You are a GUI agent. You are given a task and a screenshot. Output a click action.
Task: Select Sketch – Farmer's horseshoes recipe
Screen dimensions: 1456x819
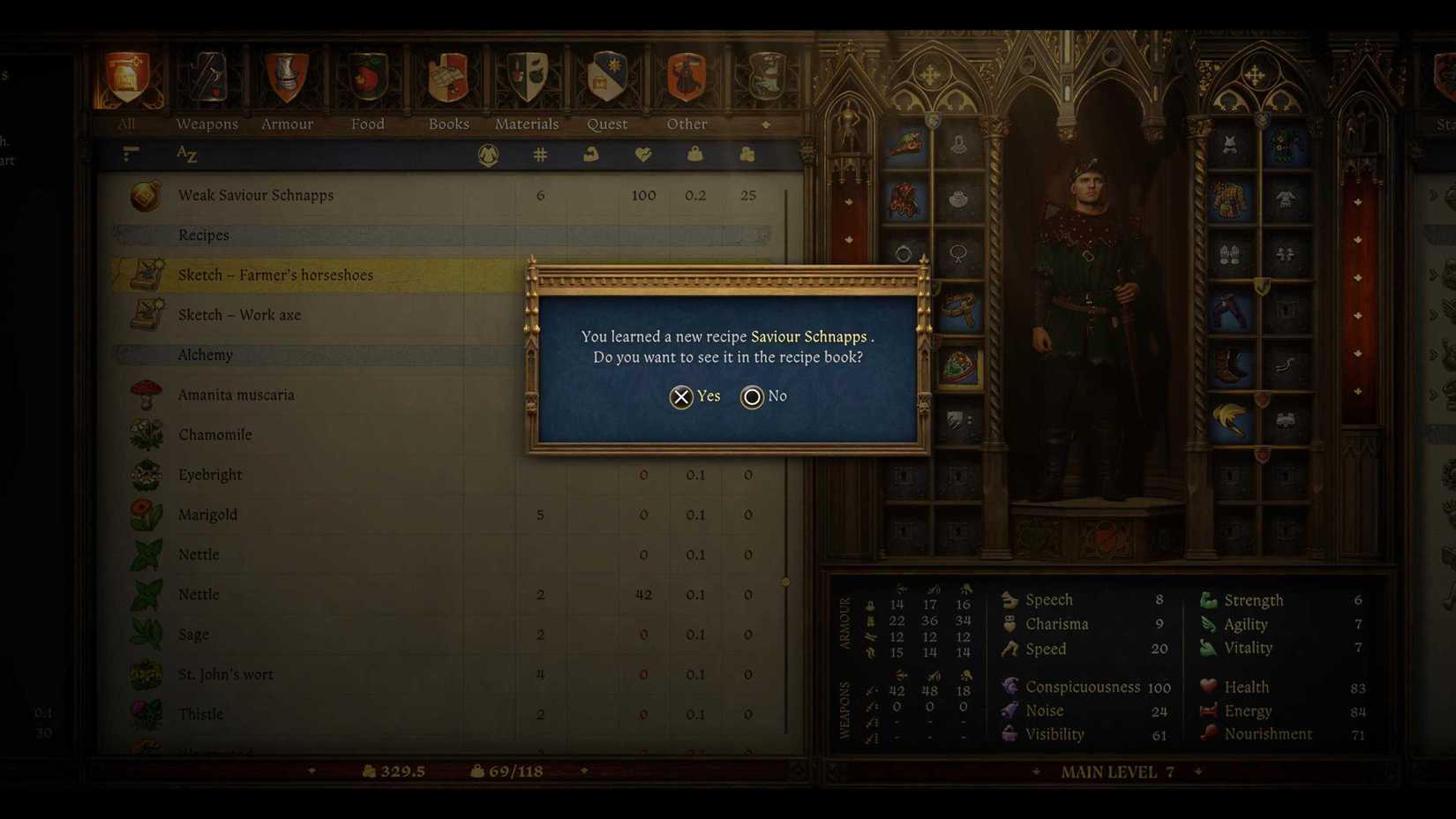pyautogui.click(x=275, y=275)
